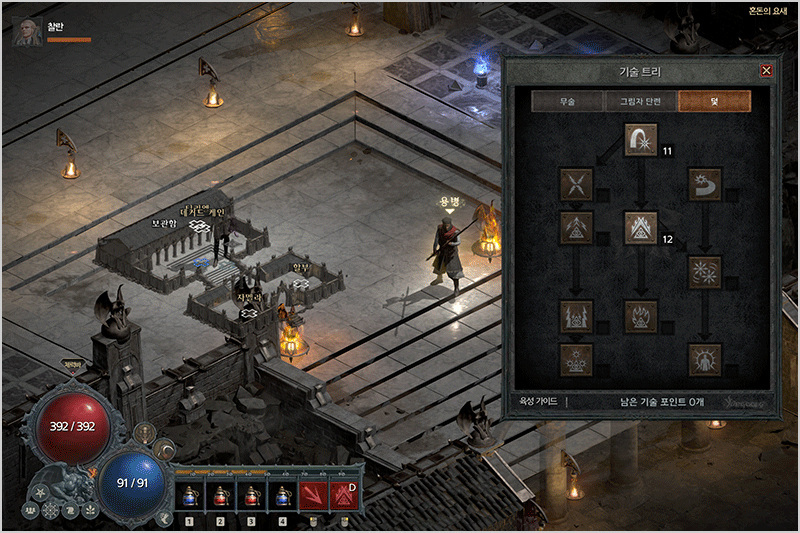Screen dimensions: 800x533
Task: Pick the Charged Bolt Sentry skill
Action: (576, 228)
